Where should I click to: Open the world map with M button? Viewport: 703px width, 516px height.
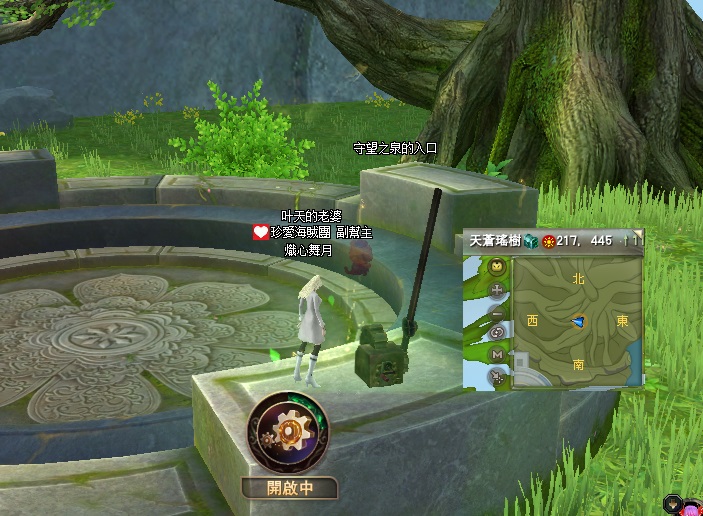(x=497, y=355)
